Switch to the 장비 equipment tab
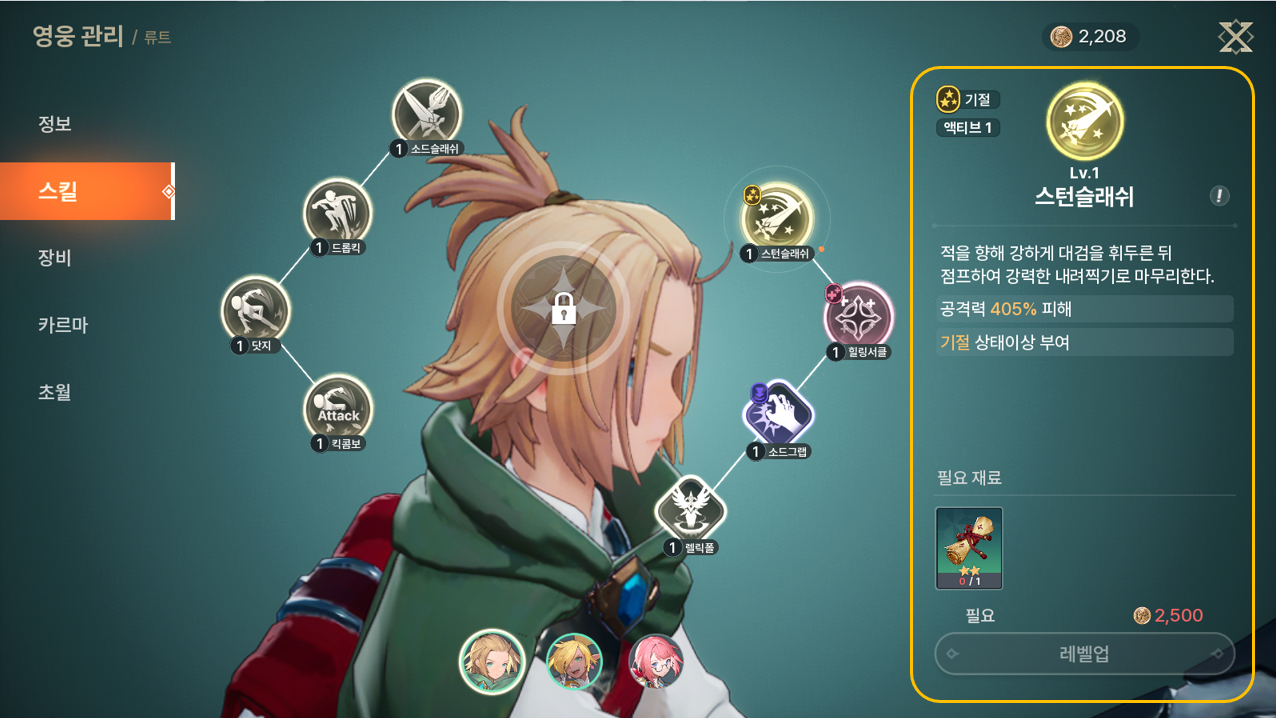The image size is (1276, 718). [55, 258]
